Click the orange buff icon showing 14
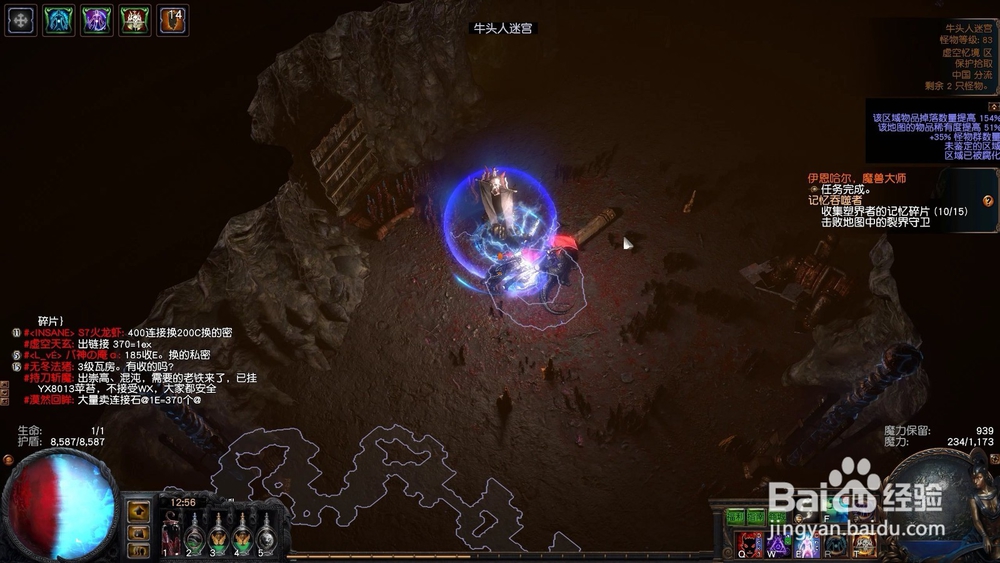This screenshot has width=1000, height=563. tap(173, 20)
